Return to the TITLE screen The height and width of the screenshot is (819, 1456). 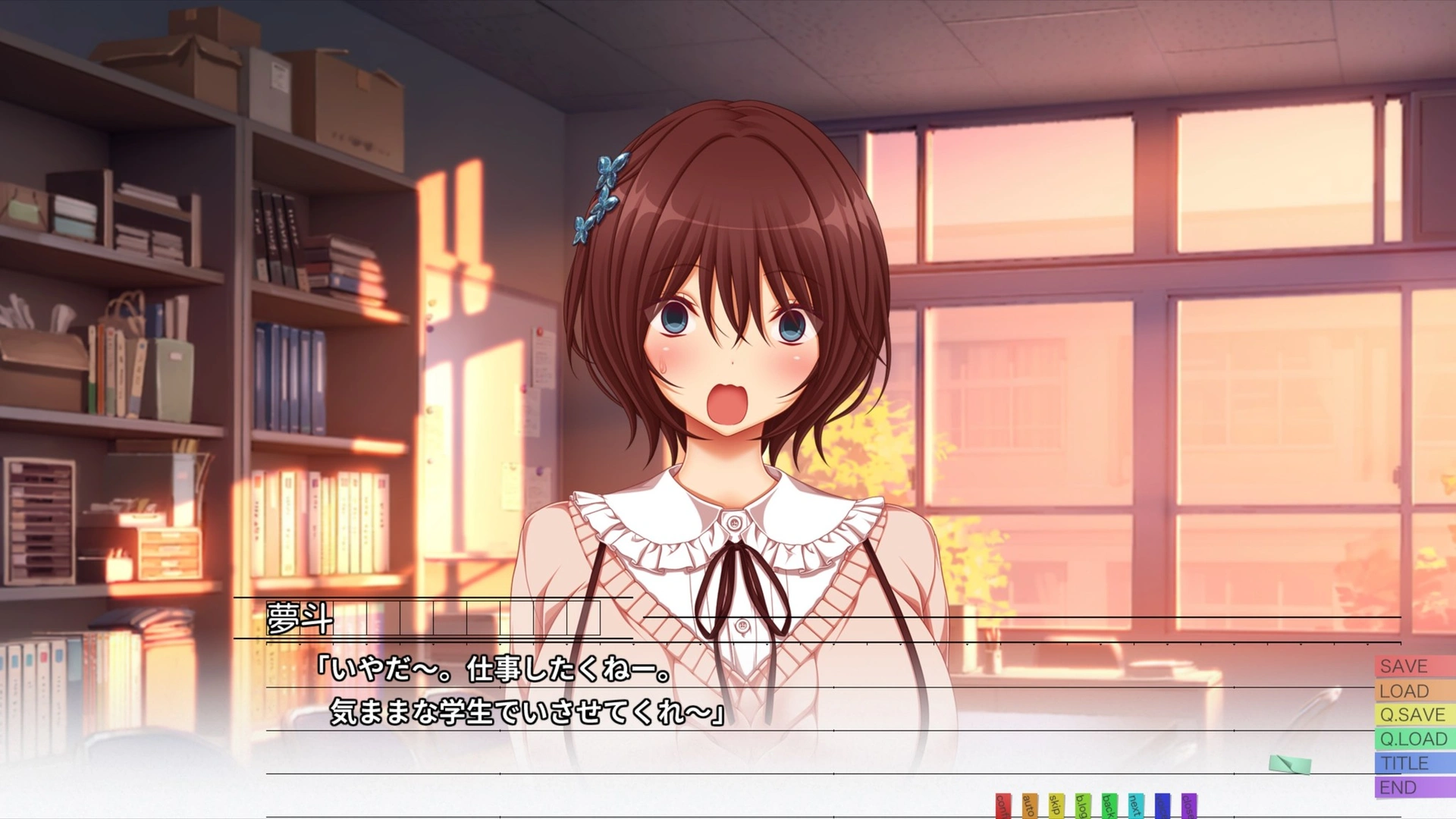click(x=1412, y=764)
